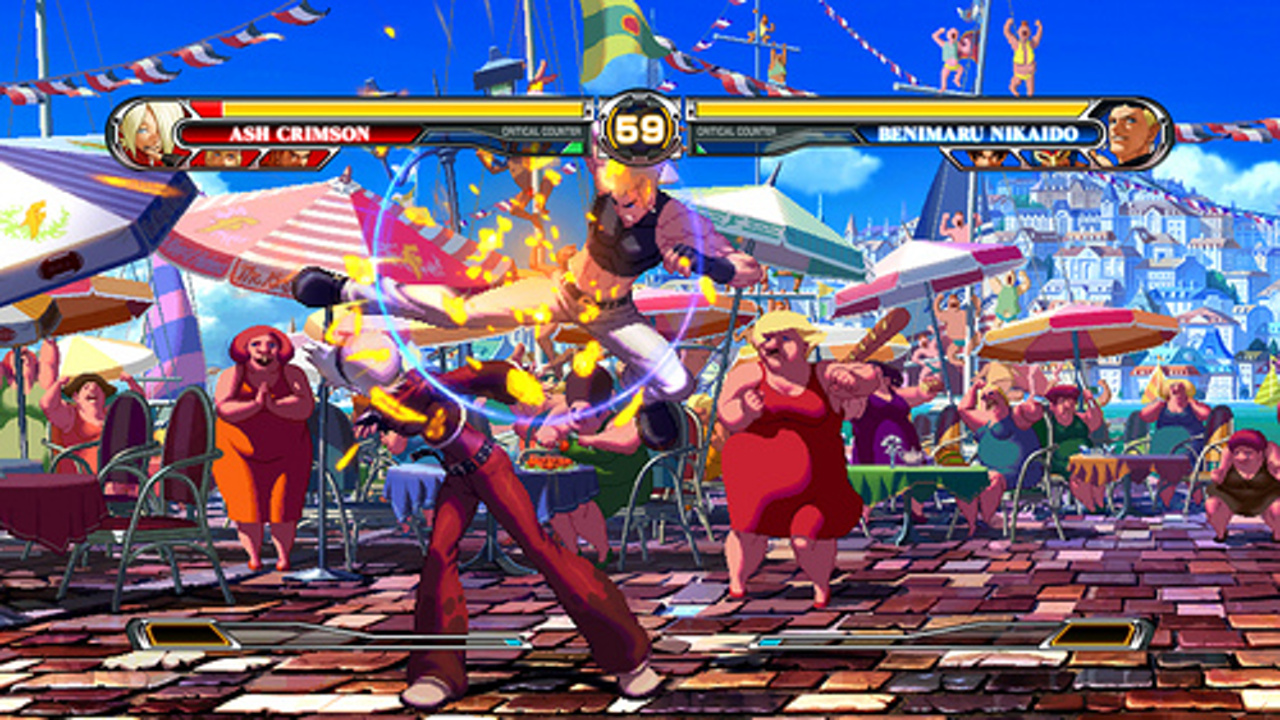Click the masked teammate portrait on Benimaru's side
Viewport: 1280px width, 720px height.
1051,157
